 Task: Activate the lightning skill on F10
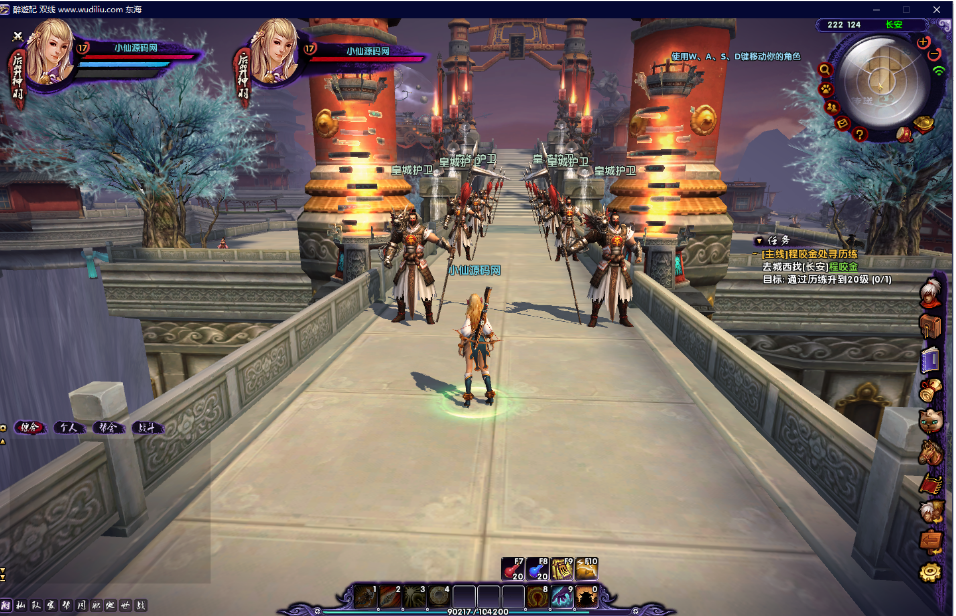(x=587, y=569)
